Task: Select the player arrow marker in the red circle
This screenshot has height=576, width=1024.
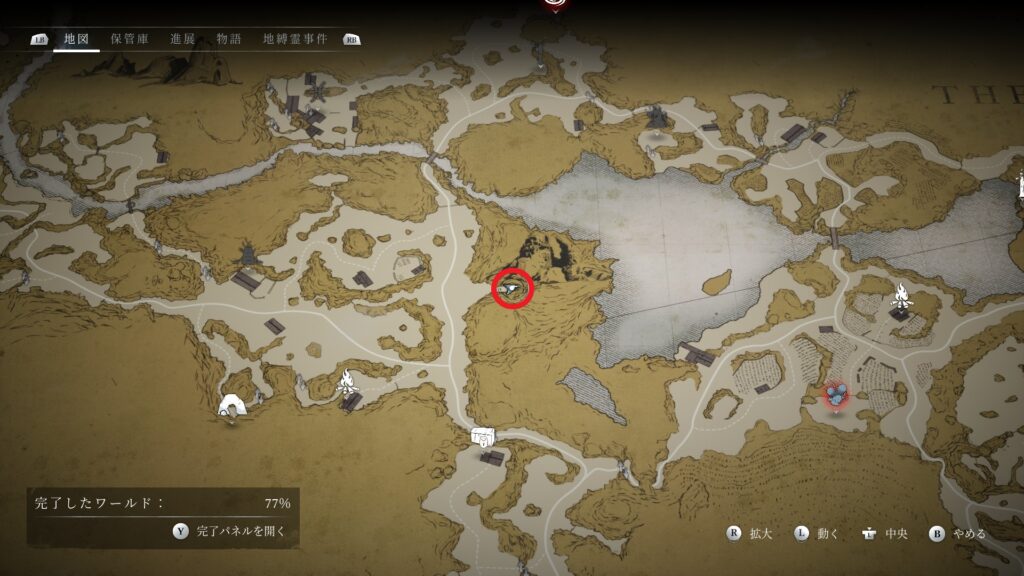Action: 514,289
